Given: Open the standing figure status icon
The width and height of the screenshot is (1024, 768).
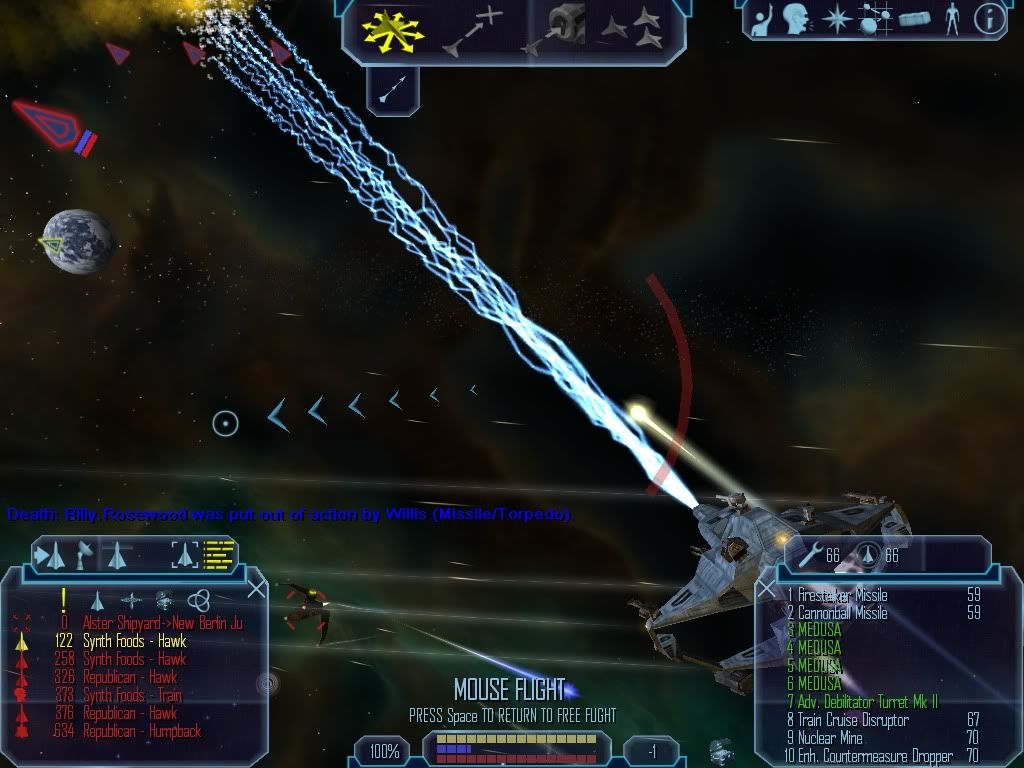Looking at the screenshot, I should point(951,18).
